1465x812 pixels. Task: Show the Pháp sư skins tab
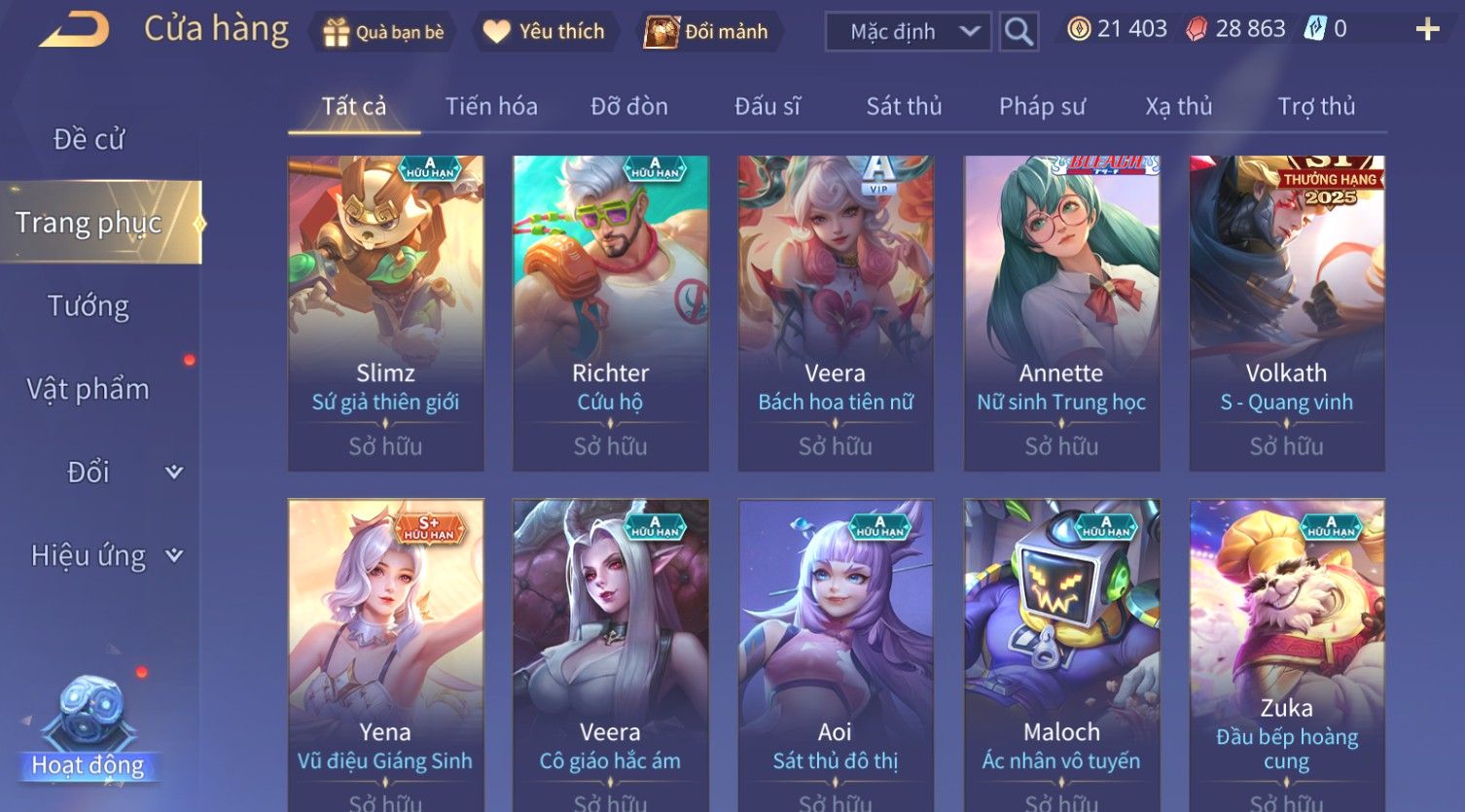(1042, 106)
